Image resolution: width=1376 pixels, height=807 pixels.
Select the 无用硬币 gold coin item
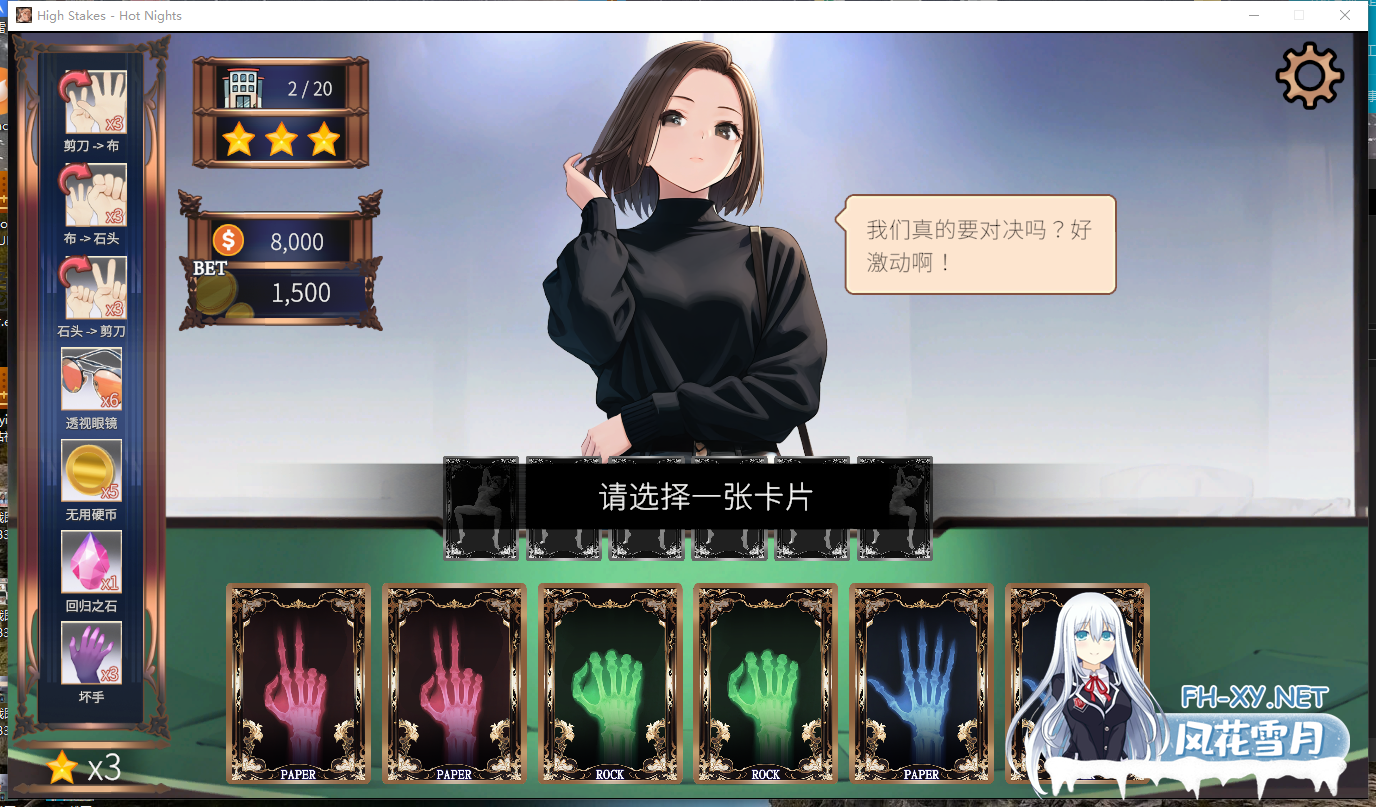[x=92, y=470]
